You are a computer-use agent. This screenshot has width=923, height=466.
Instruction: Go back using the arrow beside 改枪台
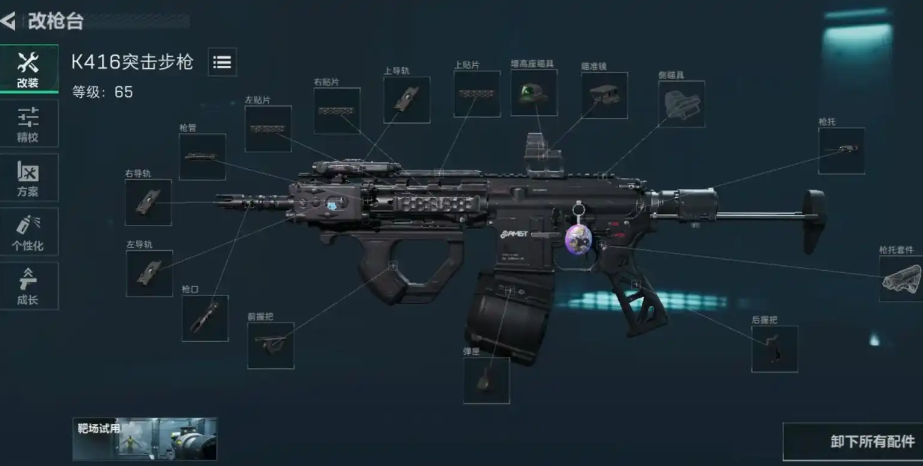[9, 20]
